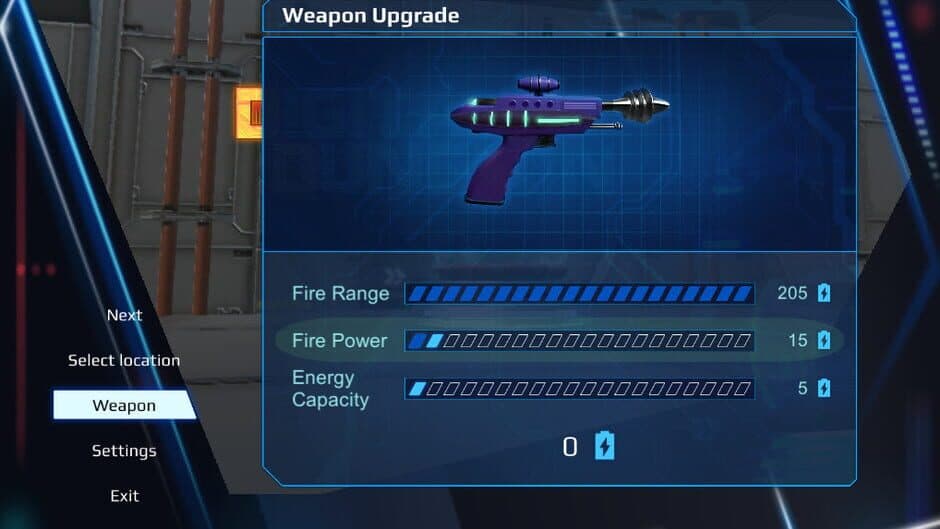This screenshot has height=529, width=940.
Task: Open the Select location menu
Action: tap(124, 360)
